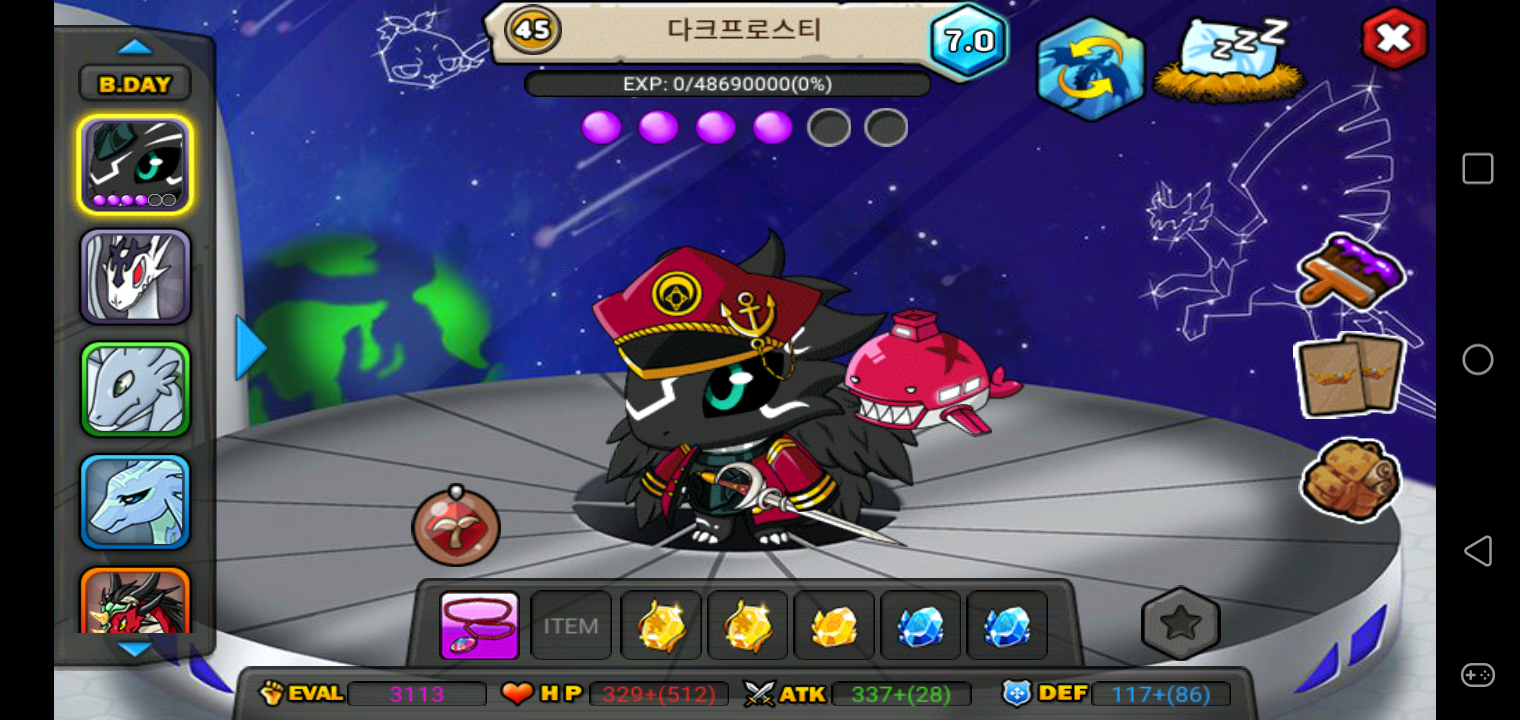Viewport: 1520px width, 720px height.
Task: Put dragon to sleep in the nest
Action: tap(1229, 60)
